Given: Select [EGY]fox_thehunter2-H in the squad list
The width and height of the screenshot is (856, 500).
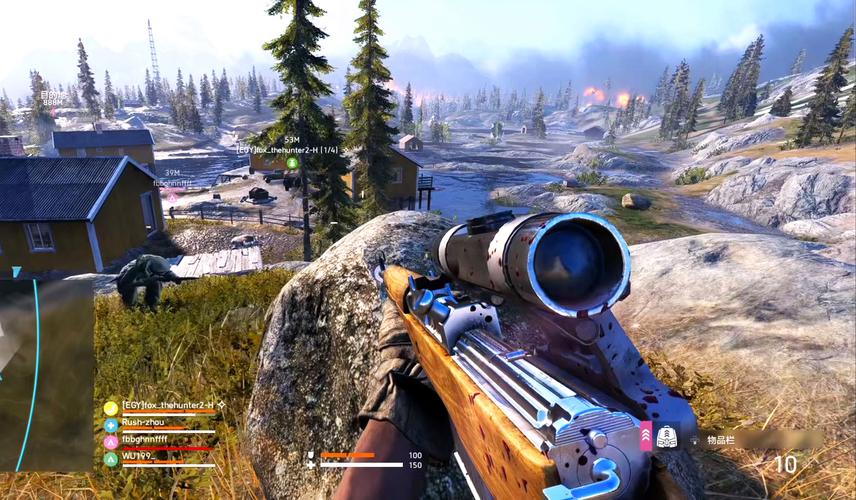Looking at the screenshot, I should [x=165, y=405].
